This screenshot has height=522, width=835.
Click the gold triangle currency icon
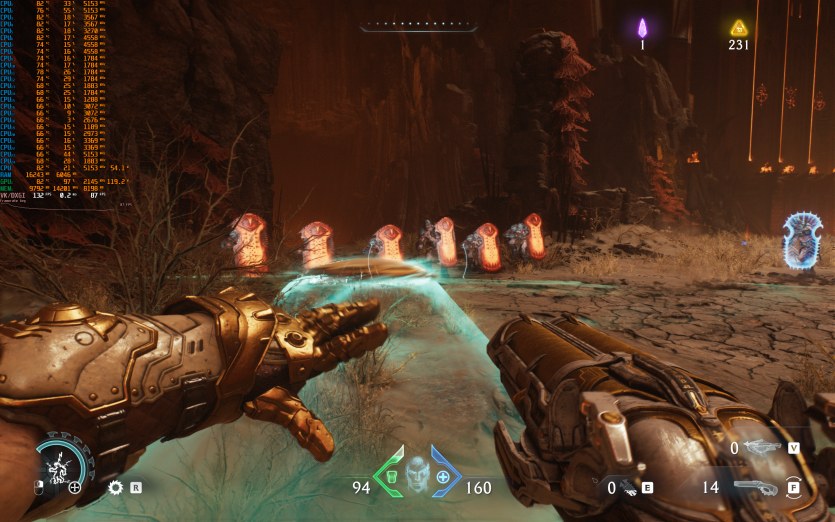(x=739, y=27)
